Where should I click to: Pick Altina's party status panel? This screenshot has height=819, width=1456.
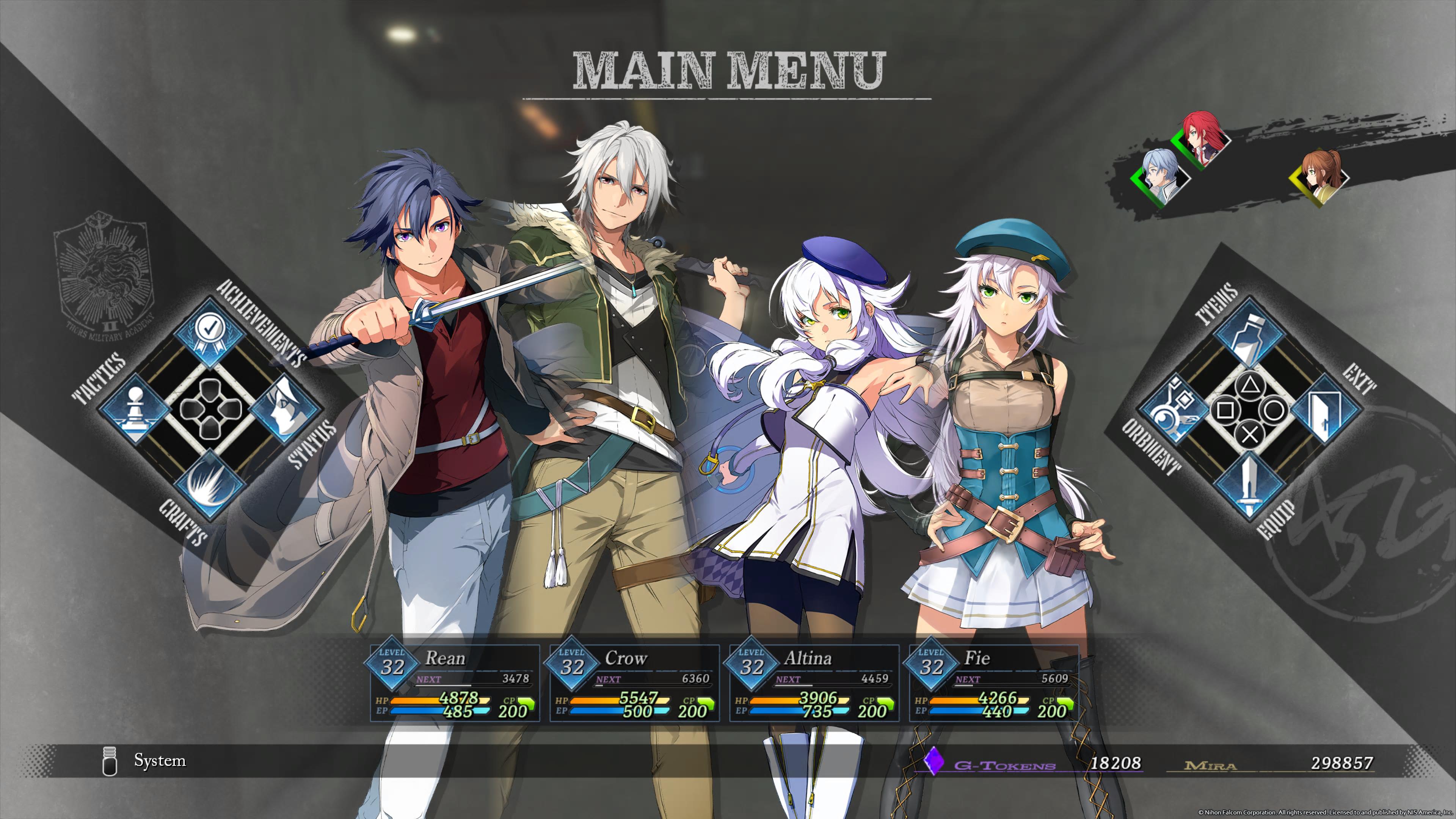tap(814, 683)
